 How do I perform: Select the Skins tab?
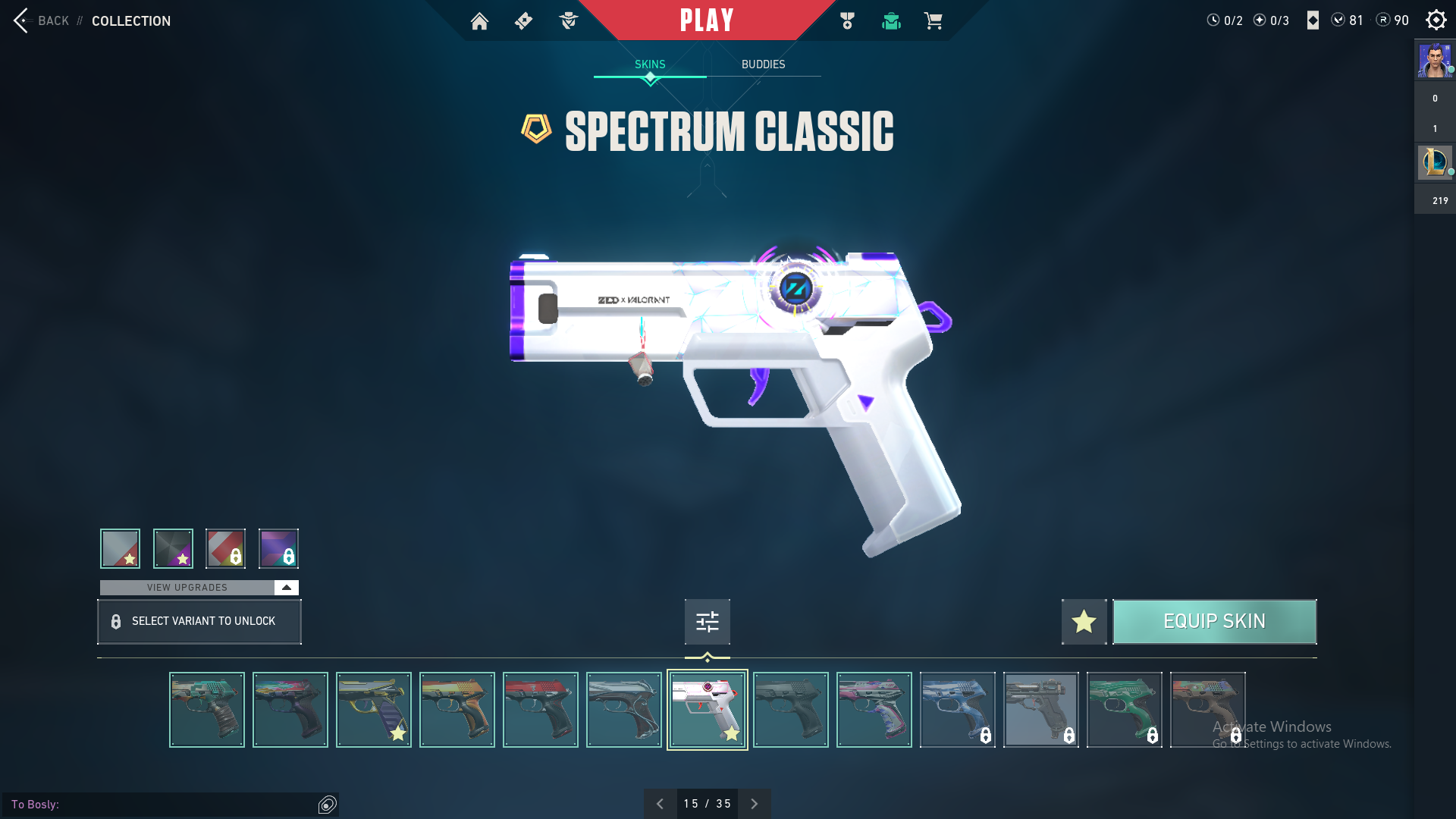pos(650,64)
